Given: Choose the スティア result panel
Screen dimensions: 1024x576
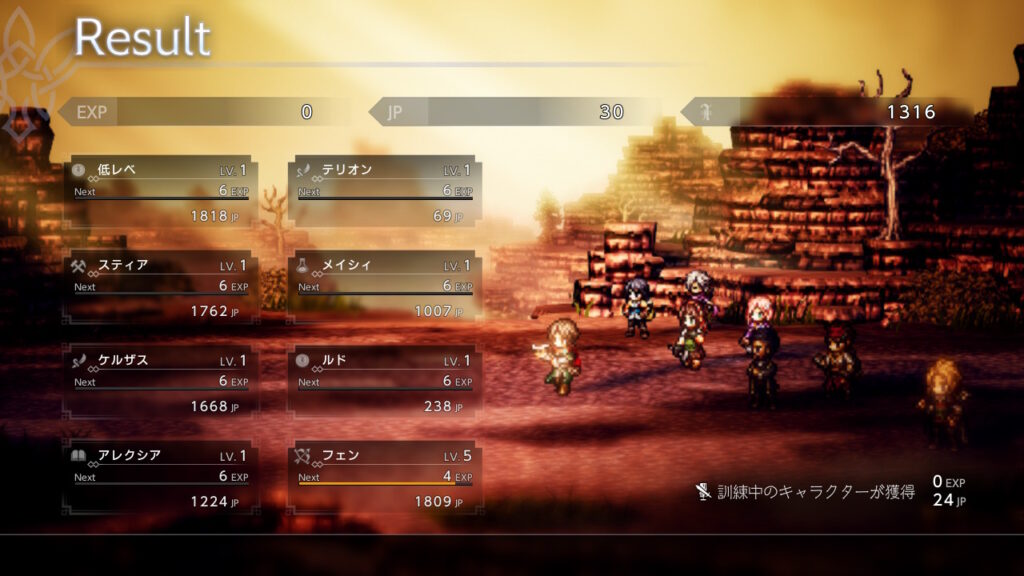Looking at the screenshot, I should 160,287.
